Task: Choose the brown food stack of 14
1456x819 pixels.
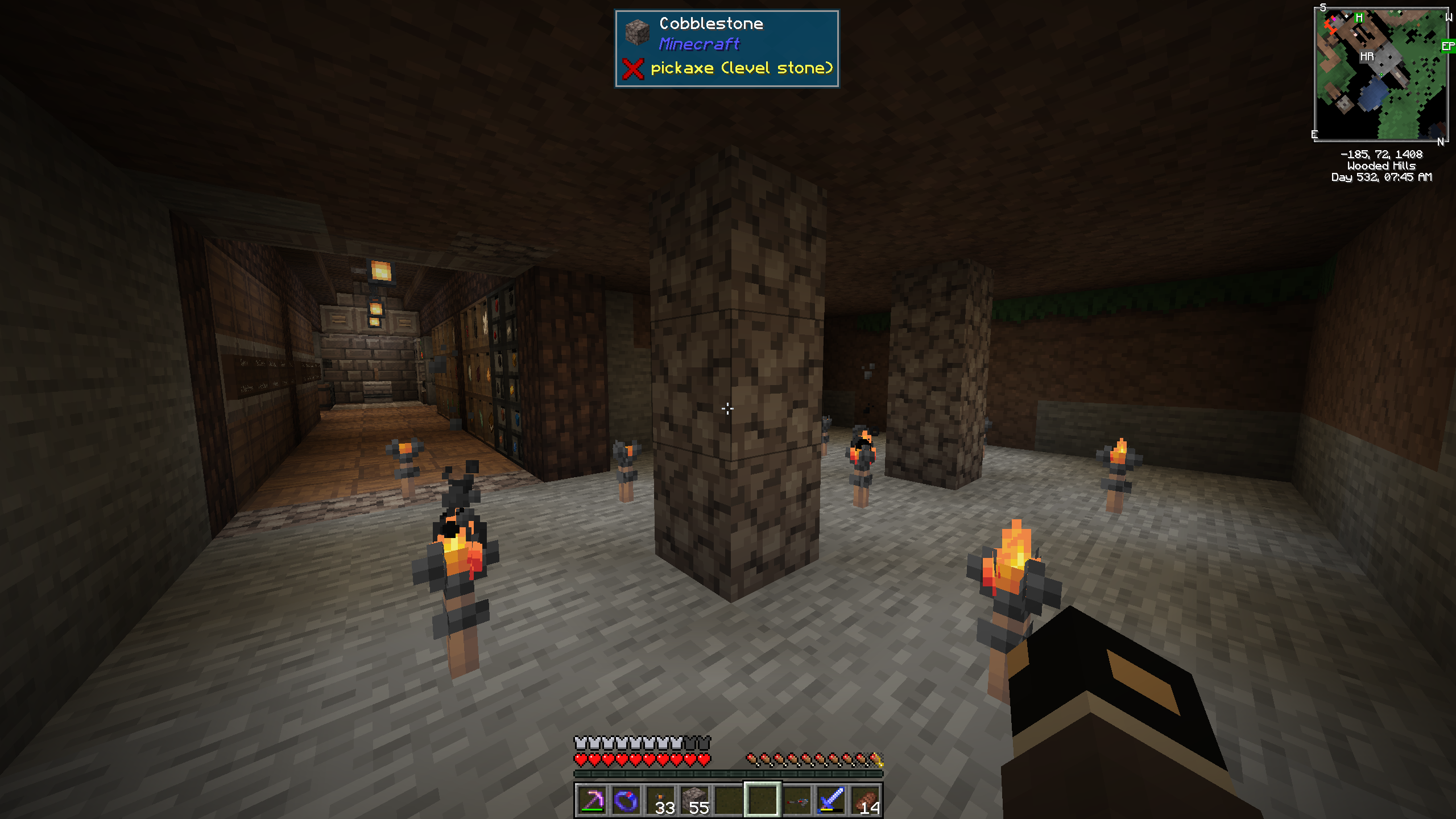Action: [865, 801]
